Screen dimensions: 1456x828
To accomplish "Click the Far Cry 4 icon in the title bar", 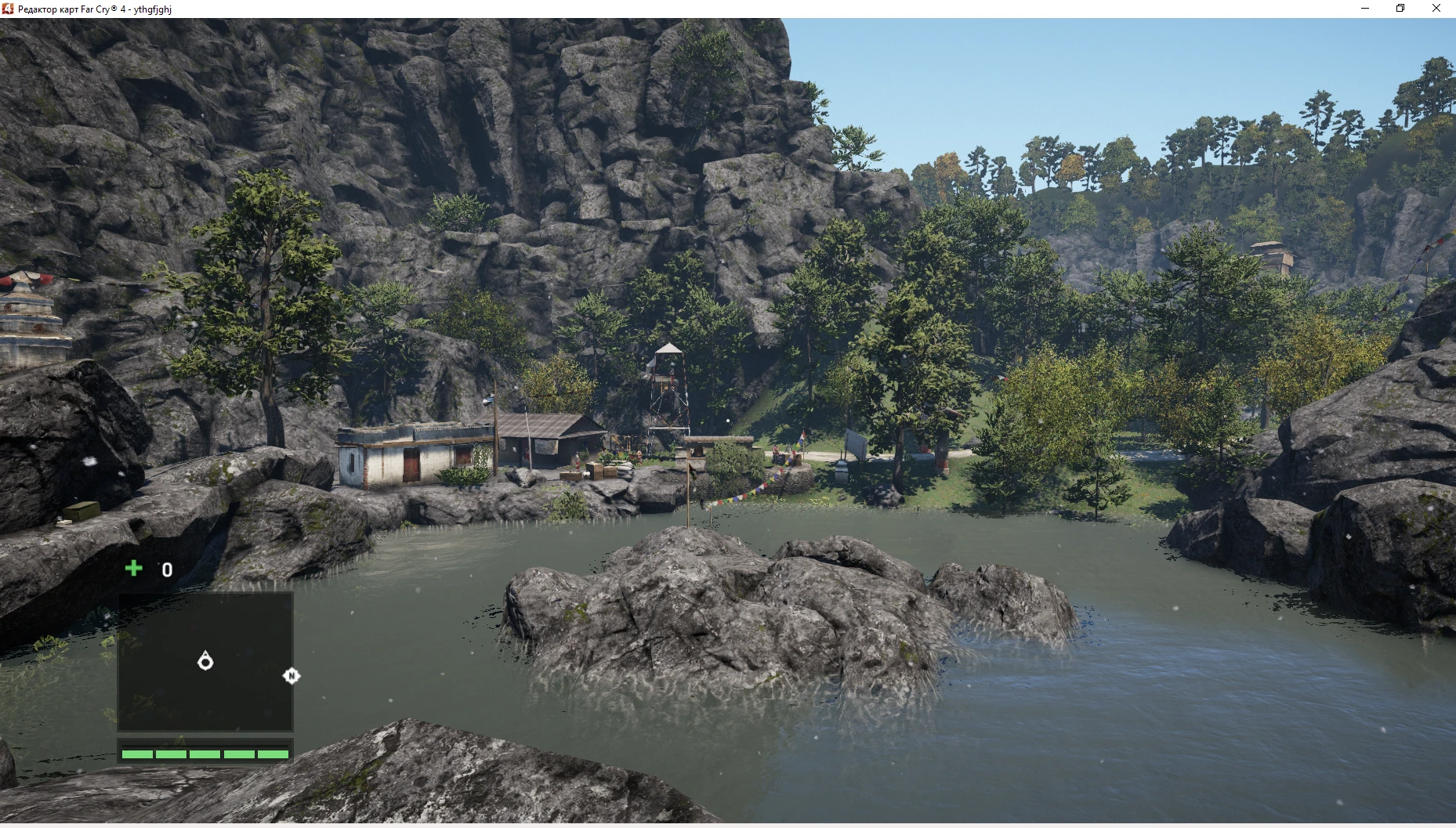I will point(8,9).
